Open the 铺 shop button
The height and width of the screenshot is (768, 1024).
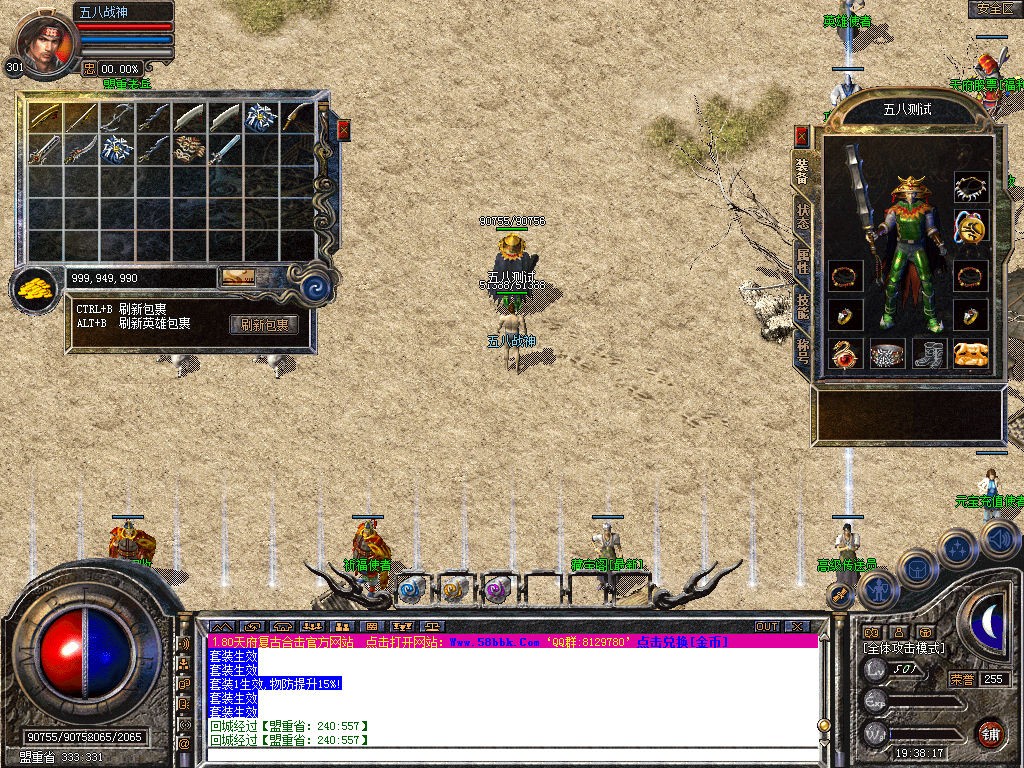[989, 733]
